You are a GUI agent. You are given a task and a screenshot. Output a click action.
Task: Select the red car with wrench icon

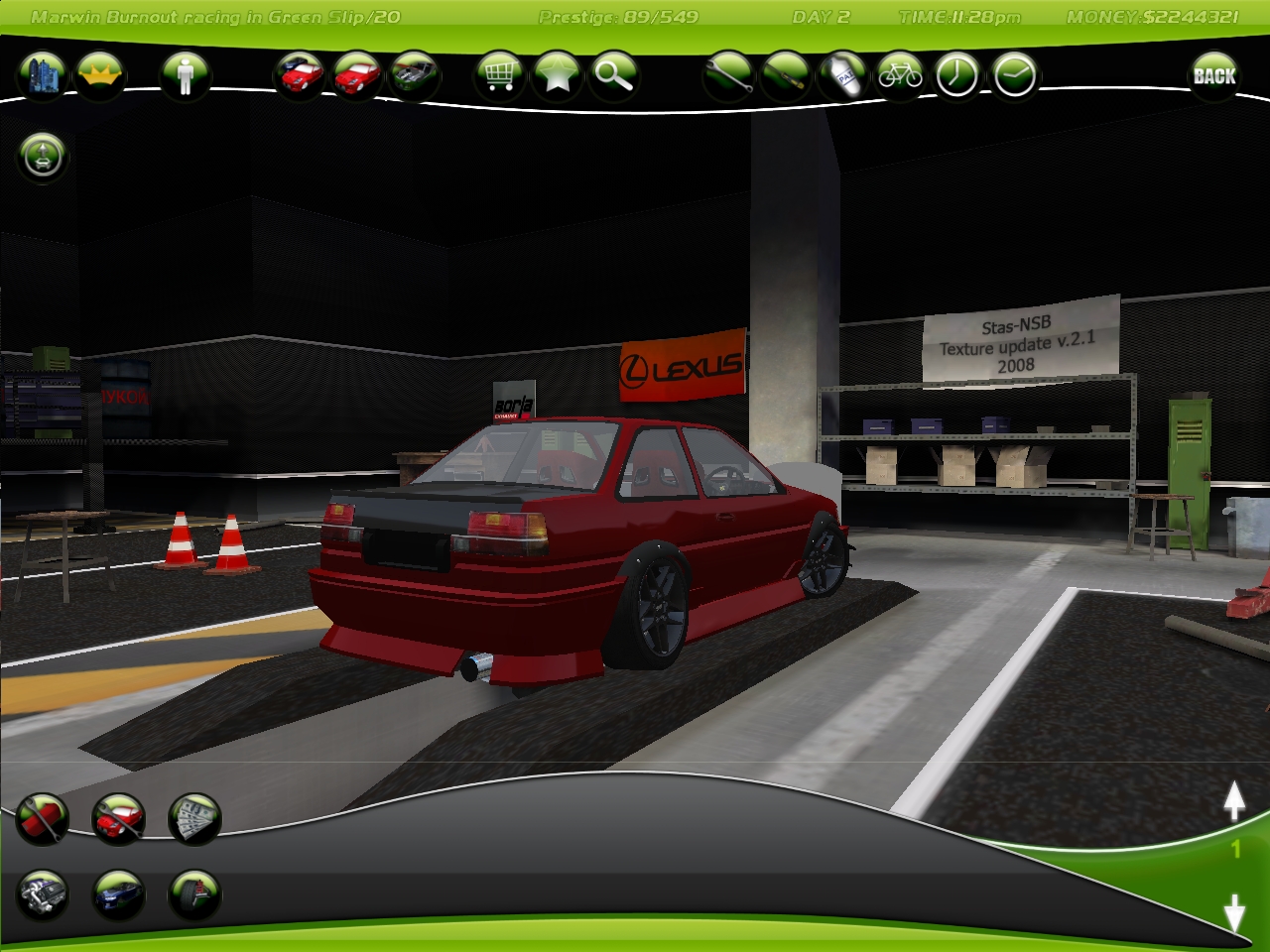(x=118, y=818)
